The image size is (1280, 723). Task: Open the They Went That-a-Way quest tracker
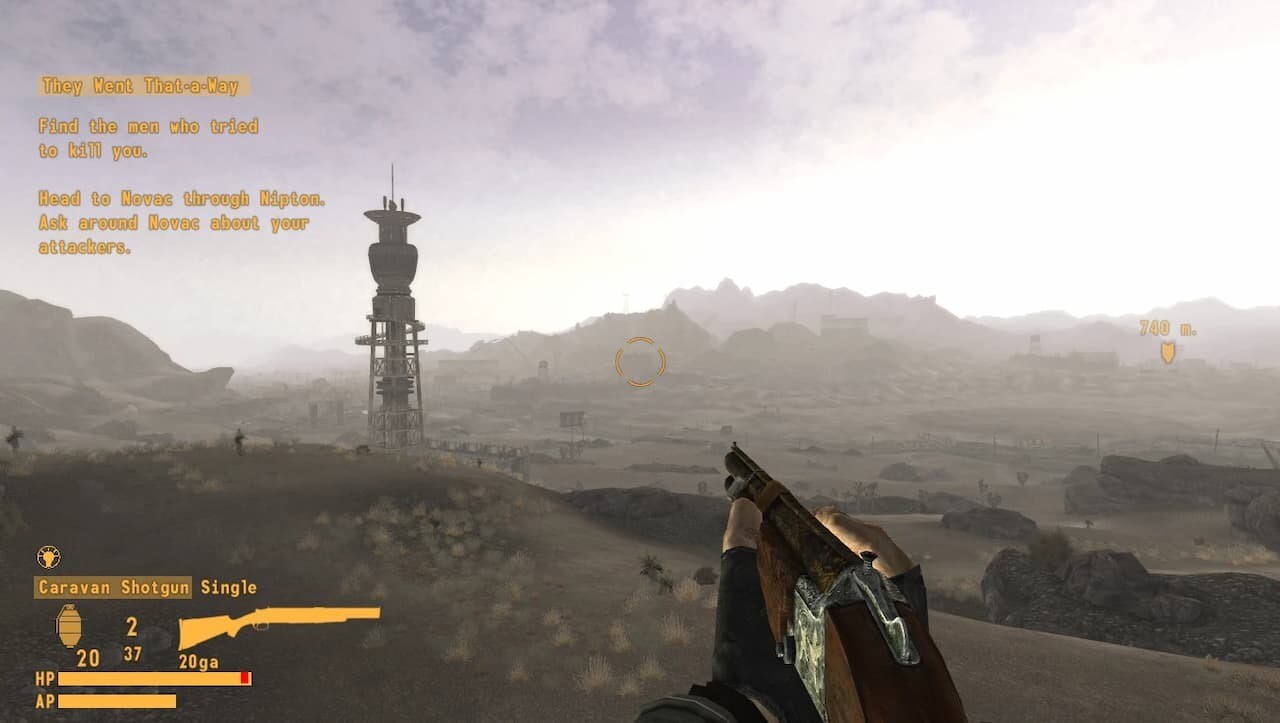(x=141, y=86)
